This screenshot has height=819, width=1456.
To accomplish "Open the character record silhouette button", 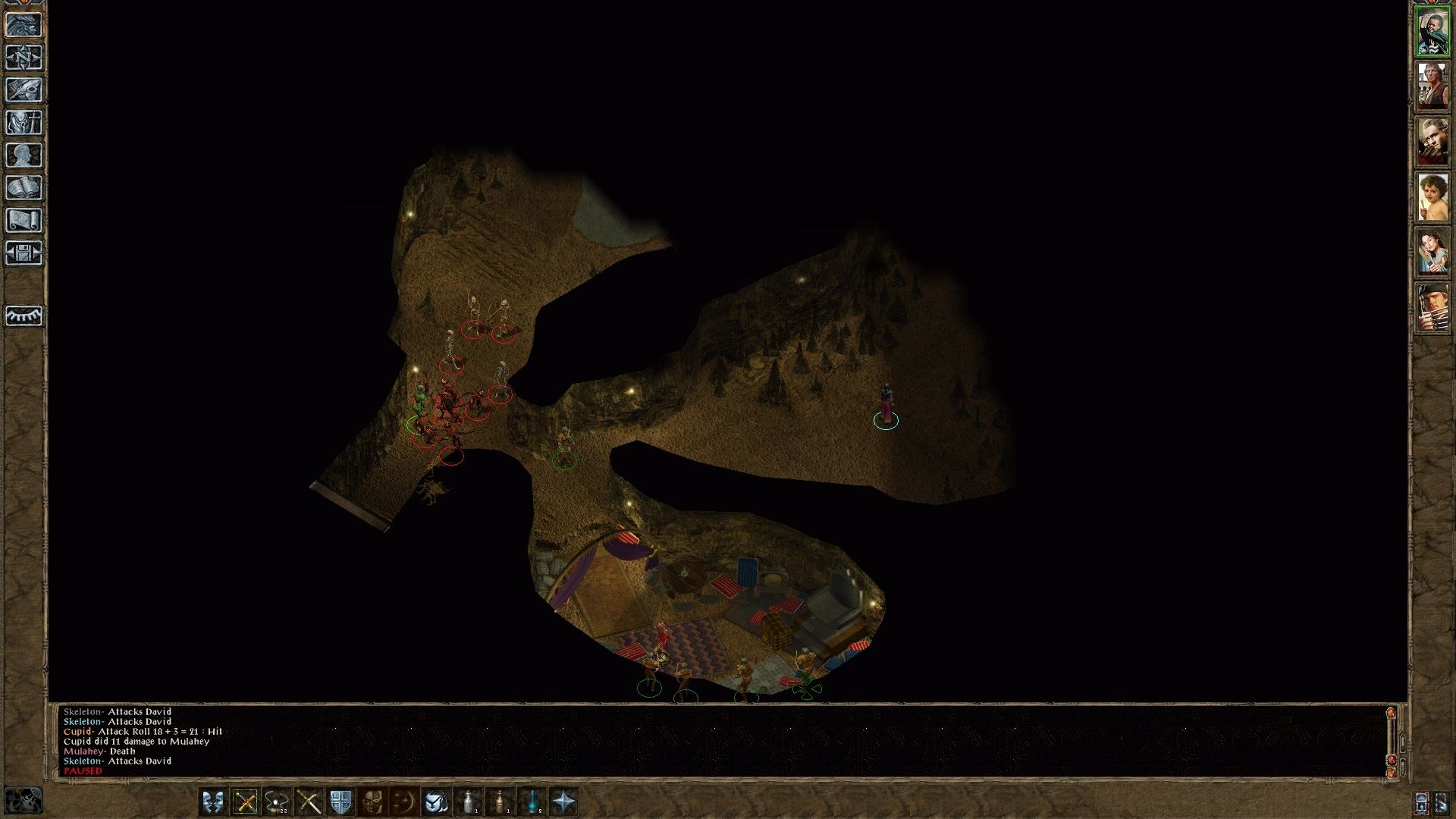I will click(x=24, y=155).
